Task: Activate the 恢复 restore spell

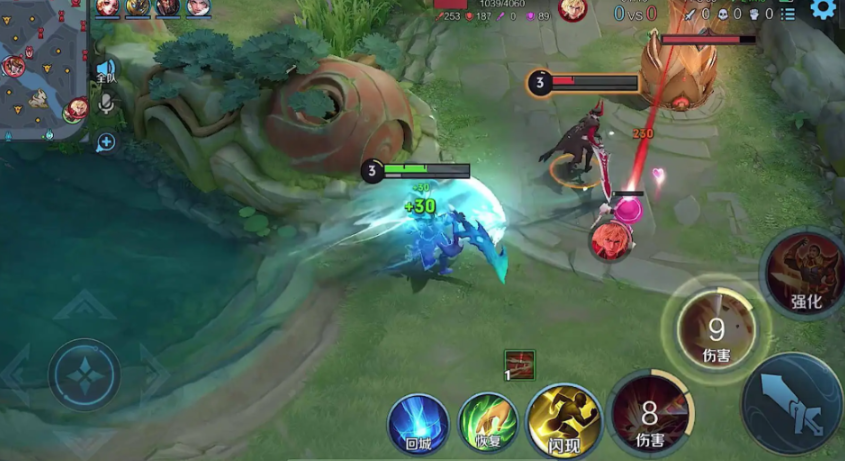Action: 488,420
